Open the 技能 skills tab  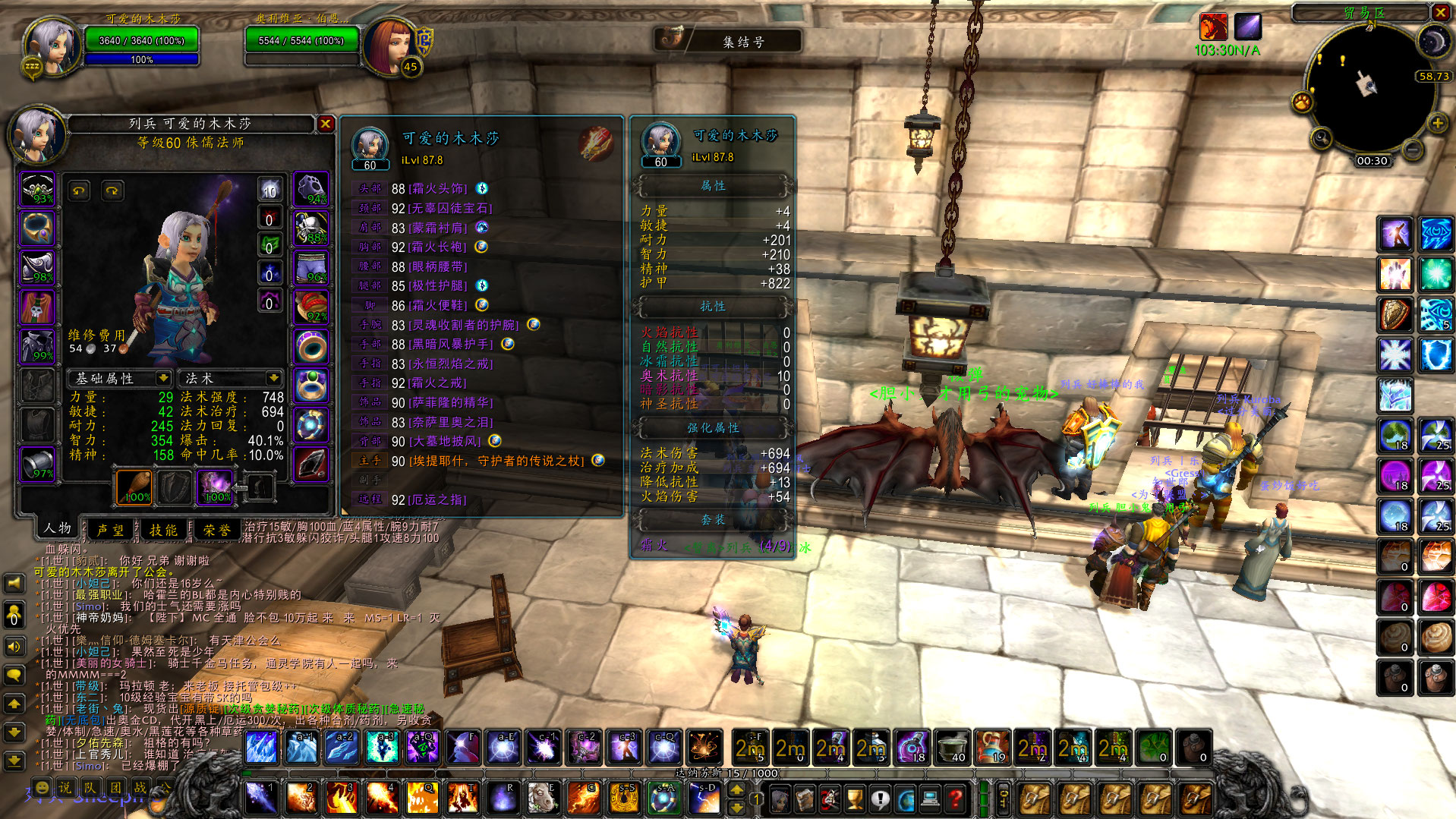[x=163, y=530]
